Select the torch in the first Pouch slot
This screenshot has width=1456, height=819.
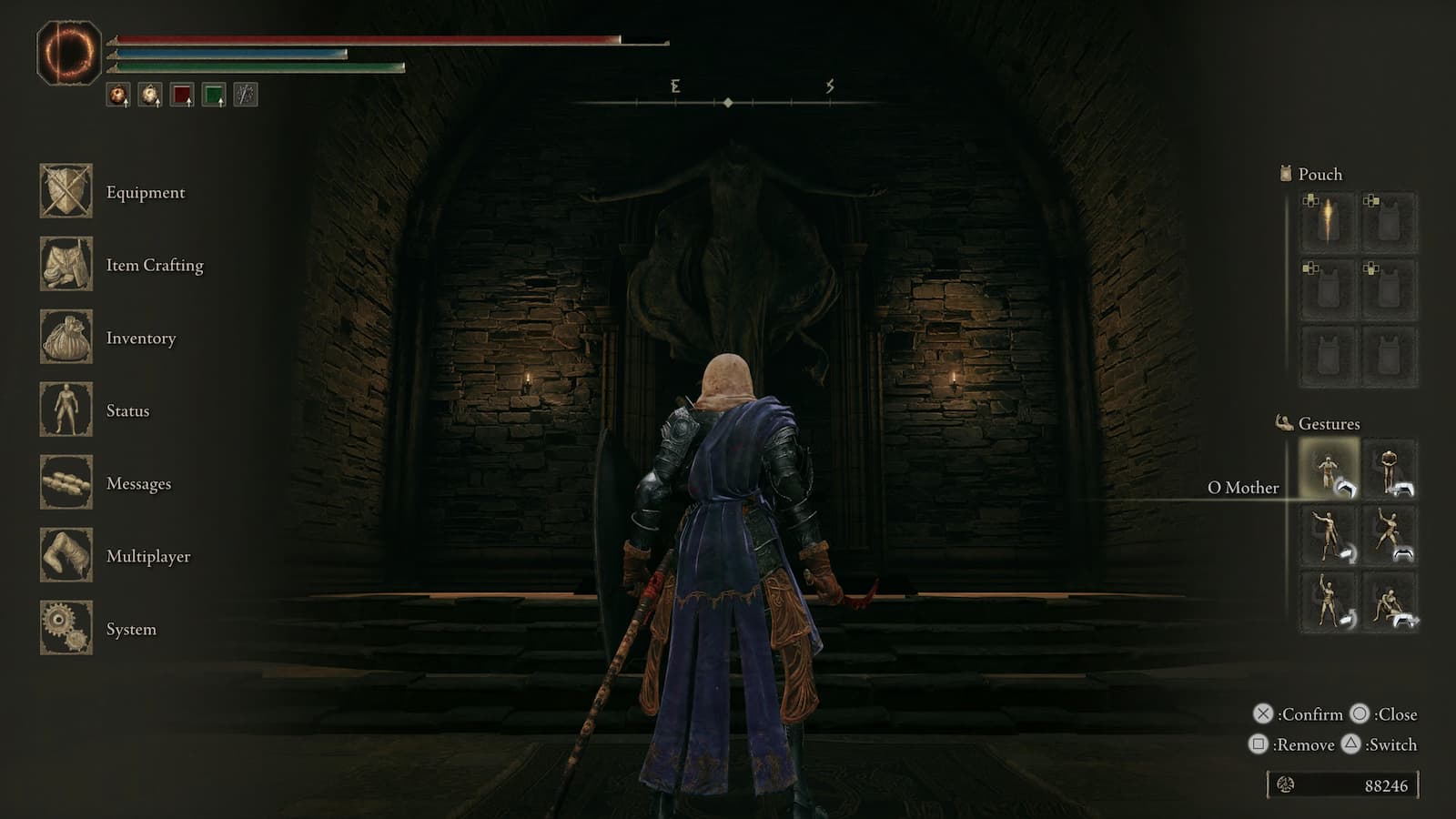coord(1326,221)
